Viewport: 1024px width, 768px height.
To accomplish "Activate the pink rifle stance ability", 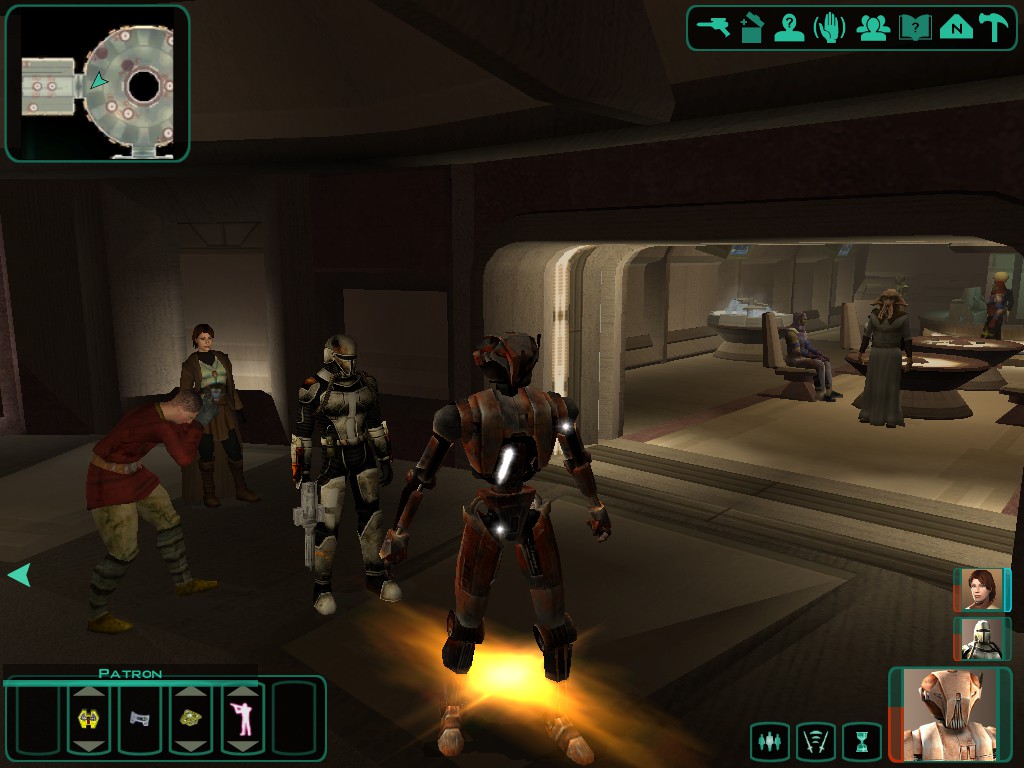I will [x=242, y=718].
